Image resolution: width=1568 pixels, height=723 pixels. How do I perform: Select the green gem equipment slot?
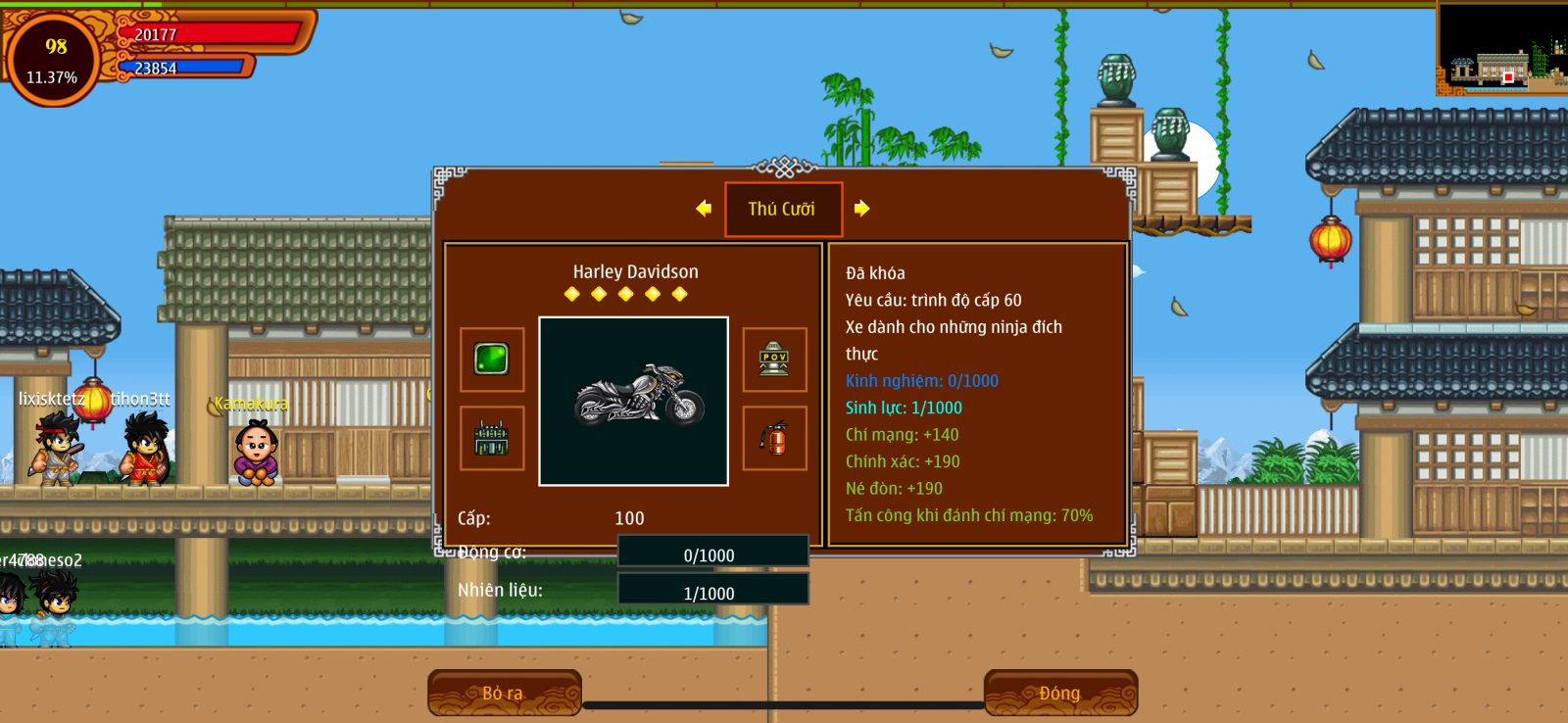click(x=492, y=360)
